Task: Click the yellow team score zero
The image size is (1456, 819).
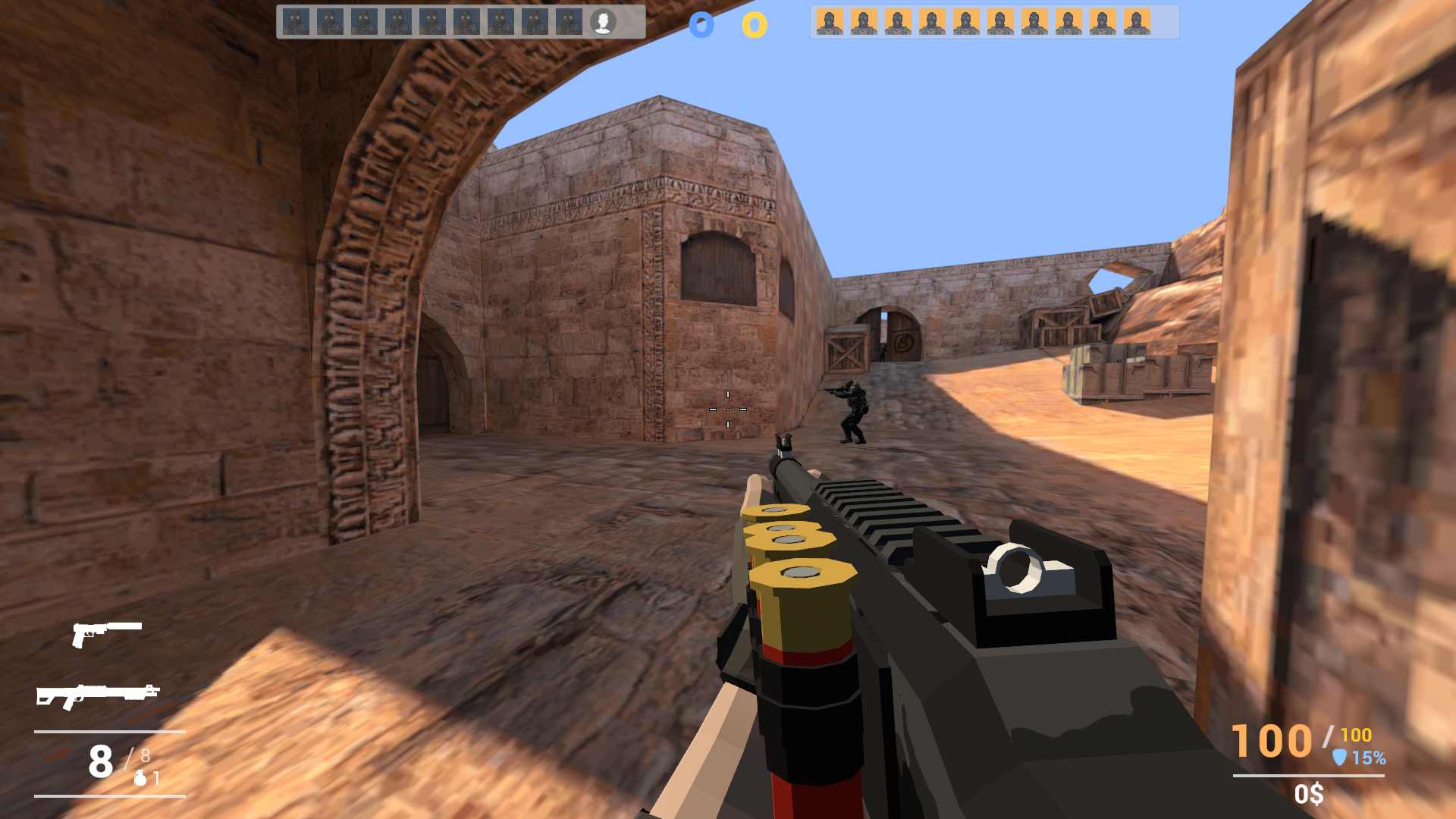Action: [x=753, y=24]
